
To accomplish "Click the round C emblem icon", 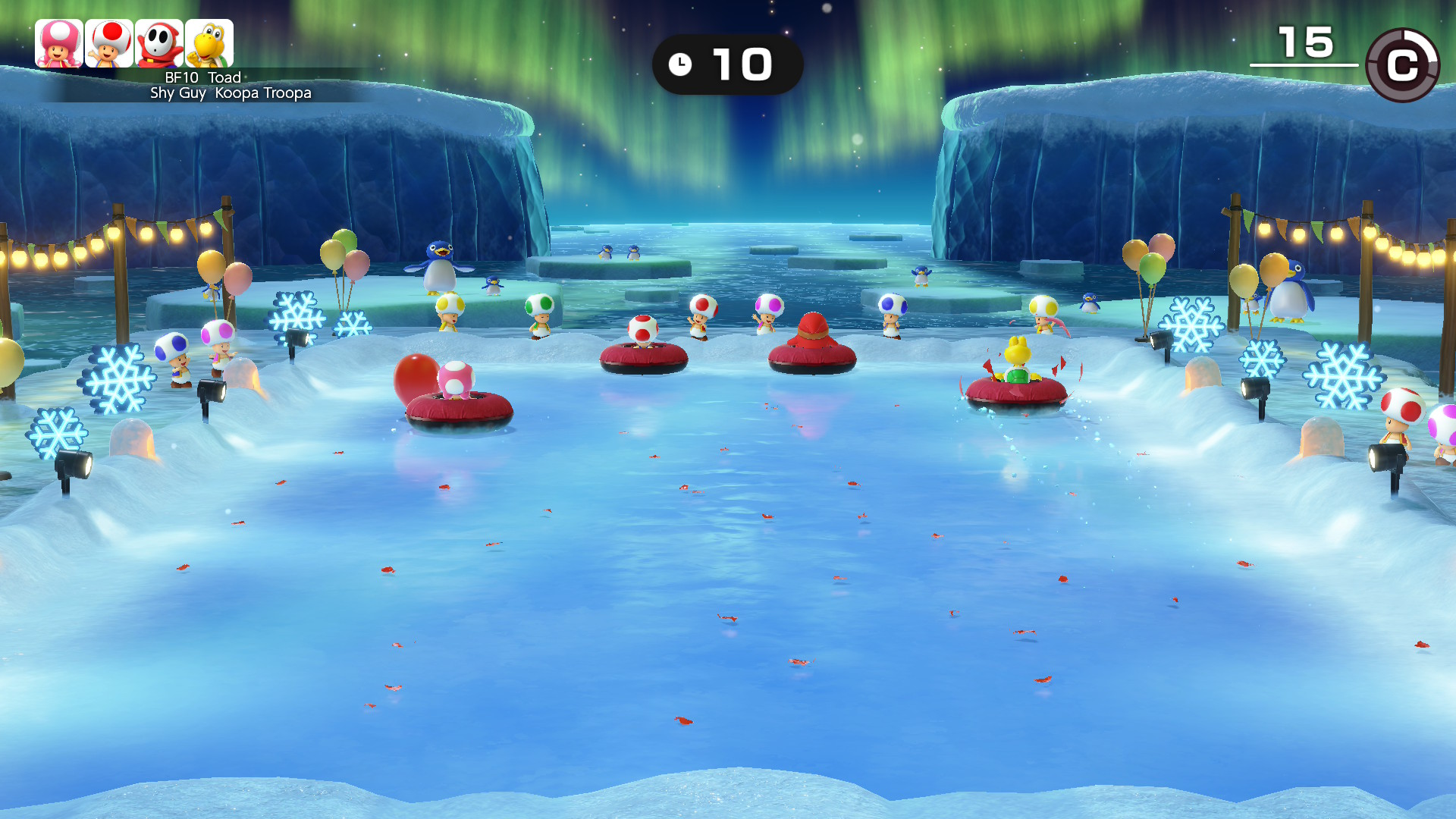I will 1402,65.
